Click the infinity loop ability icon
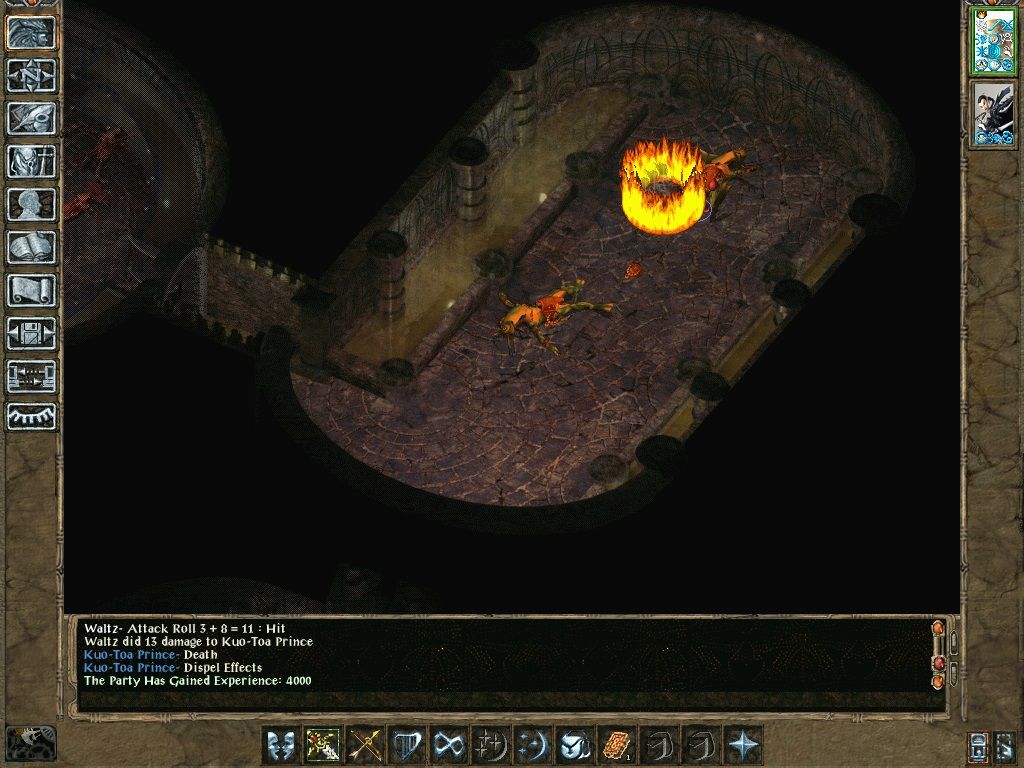The height and width of the screenshot is (768, 1024). click(449, 746)
